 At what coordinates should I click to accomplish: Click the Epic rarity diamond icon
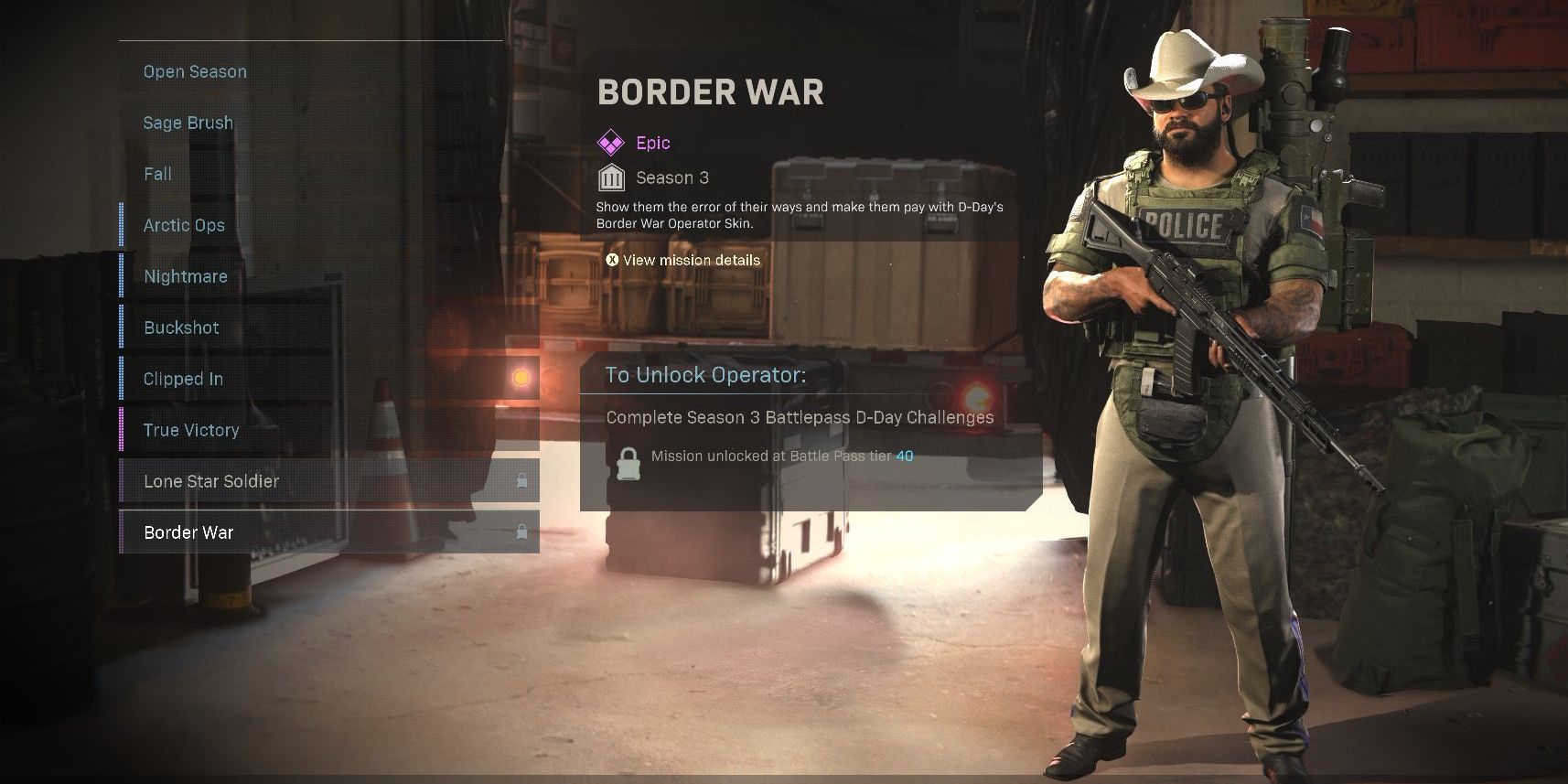[610, 143]
